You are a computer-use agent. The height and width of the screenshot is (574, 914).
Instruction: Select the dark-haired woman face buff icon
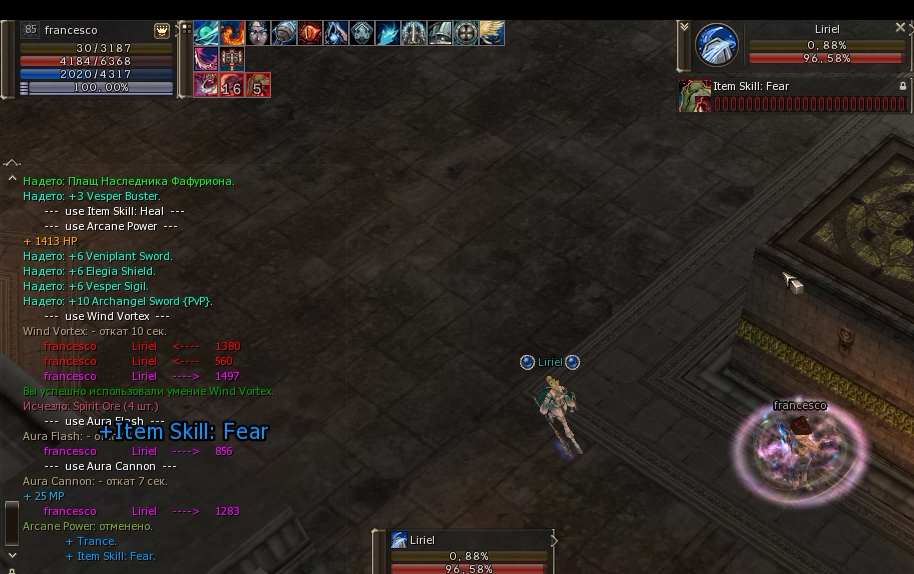coord(258,34)
